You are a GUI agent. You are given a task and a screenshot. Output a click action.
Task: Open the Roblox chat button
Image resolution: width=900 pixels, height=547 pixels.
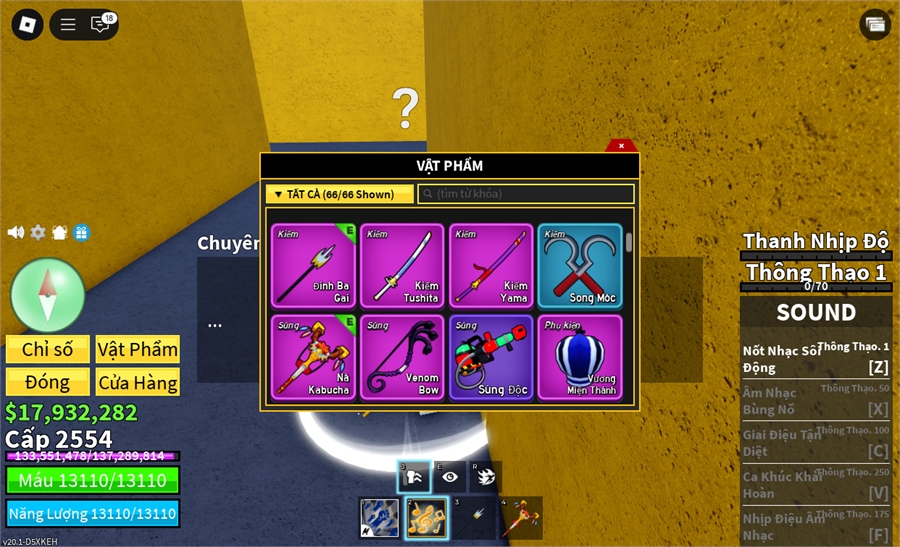click(101, 24)
